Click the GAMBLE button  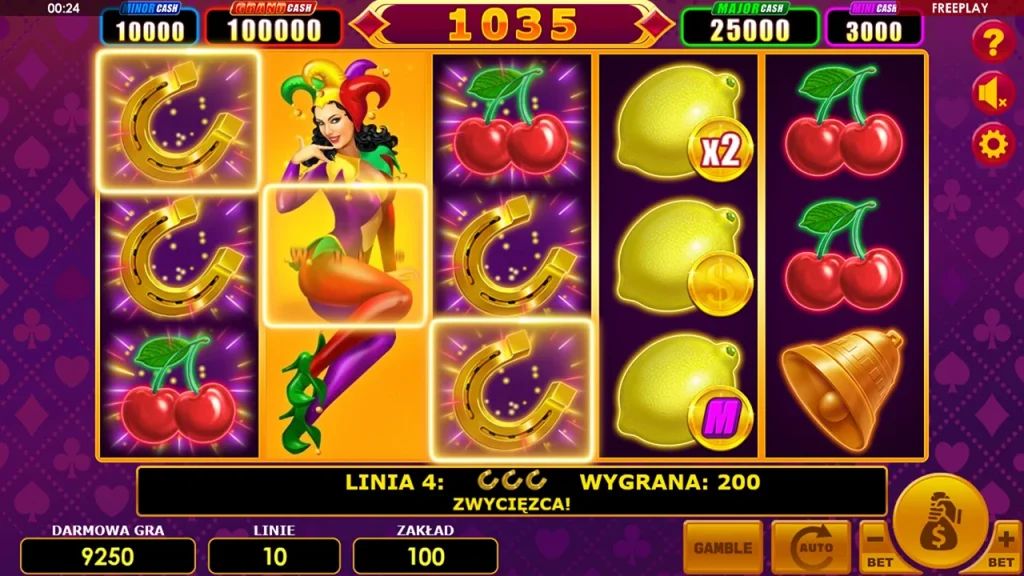[723, 547]
